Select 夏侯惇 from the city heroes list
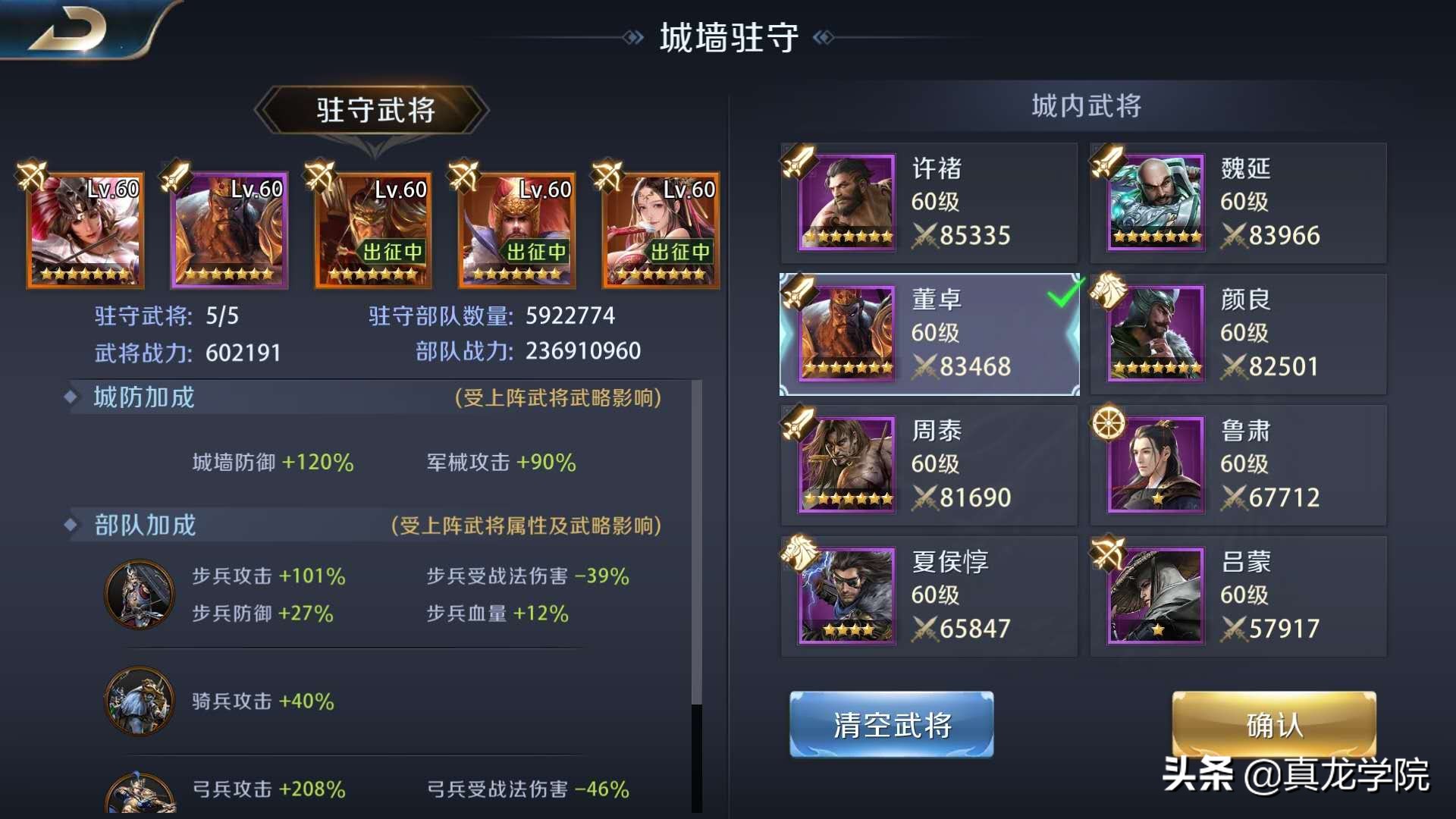Screen dimensions: 1456x819 [x=929, y=596]
